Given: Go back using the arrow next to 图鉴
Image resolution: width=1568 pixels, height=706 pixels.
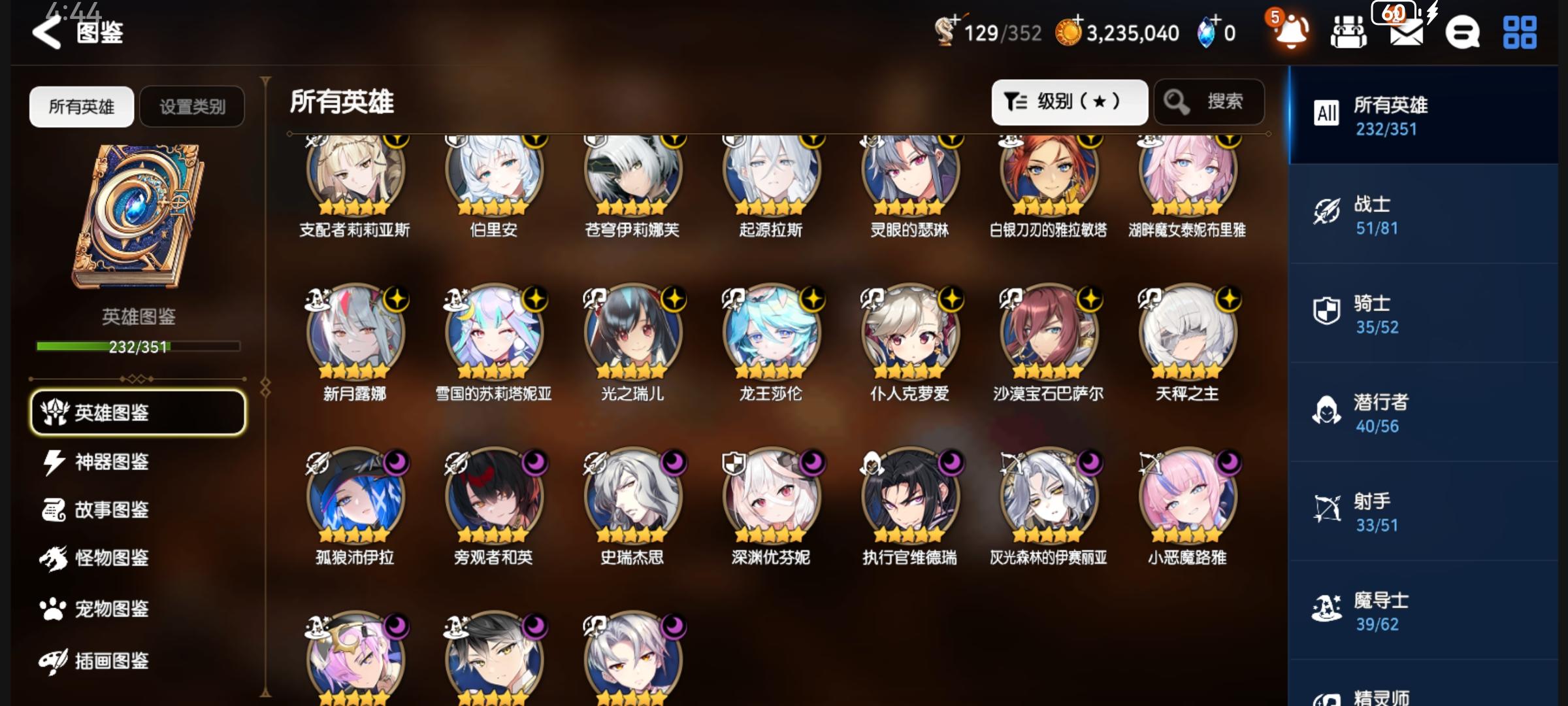Looking at the screenshot, I should click(x=46, y=30).
